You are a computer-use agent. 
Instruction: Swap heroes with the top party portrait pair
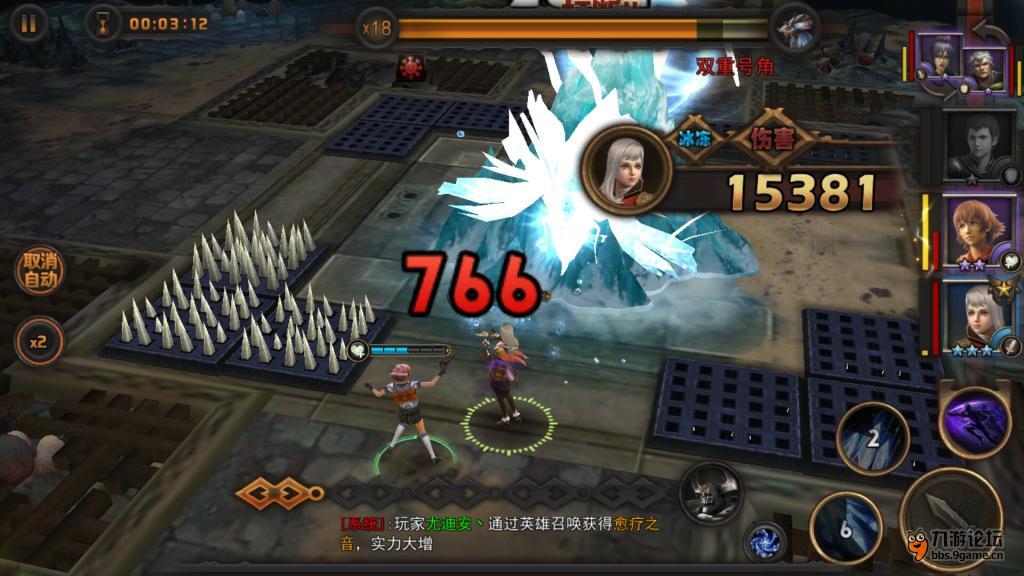959,62
